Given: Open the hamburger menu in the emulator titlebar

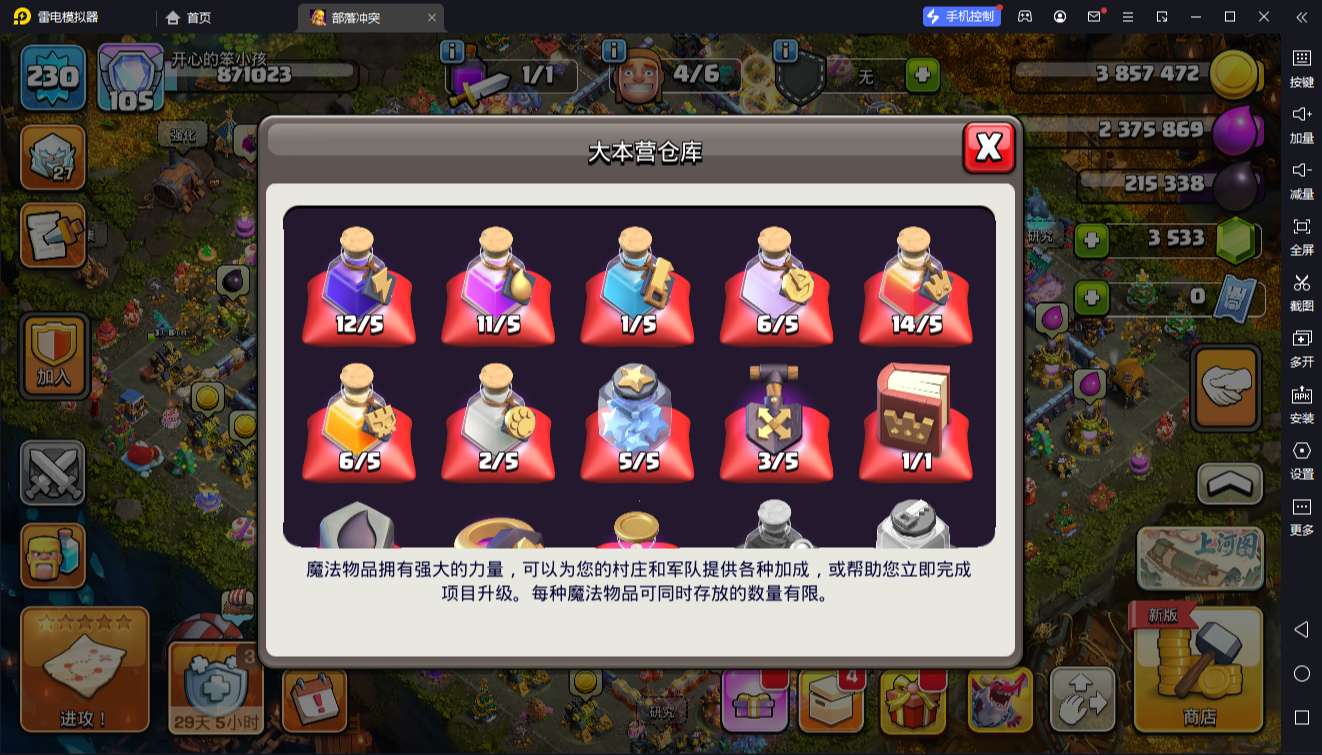Looking at the screenshot, I should tap(1128, 17).
